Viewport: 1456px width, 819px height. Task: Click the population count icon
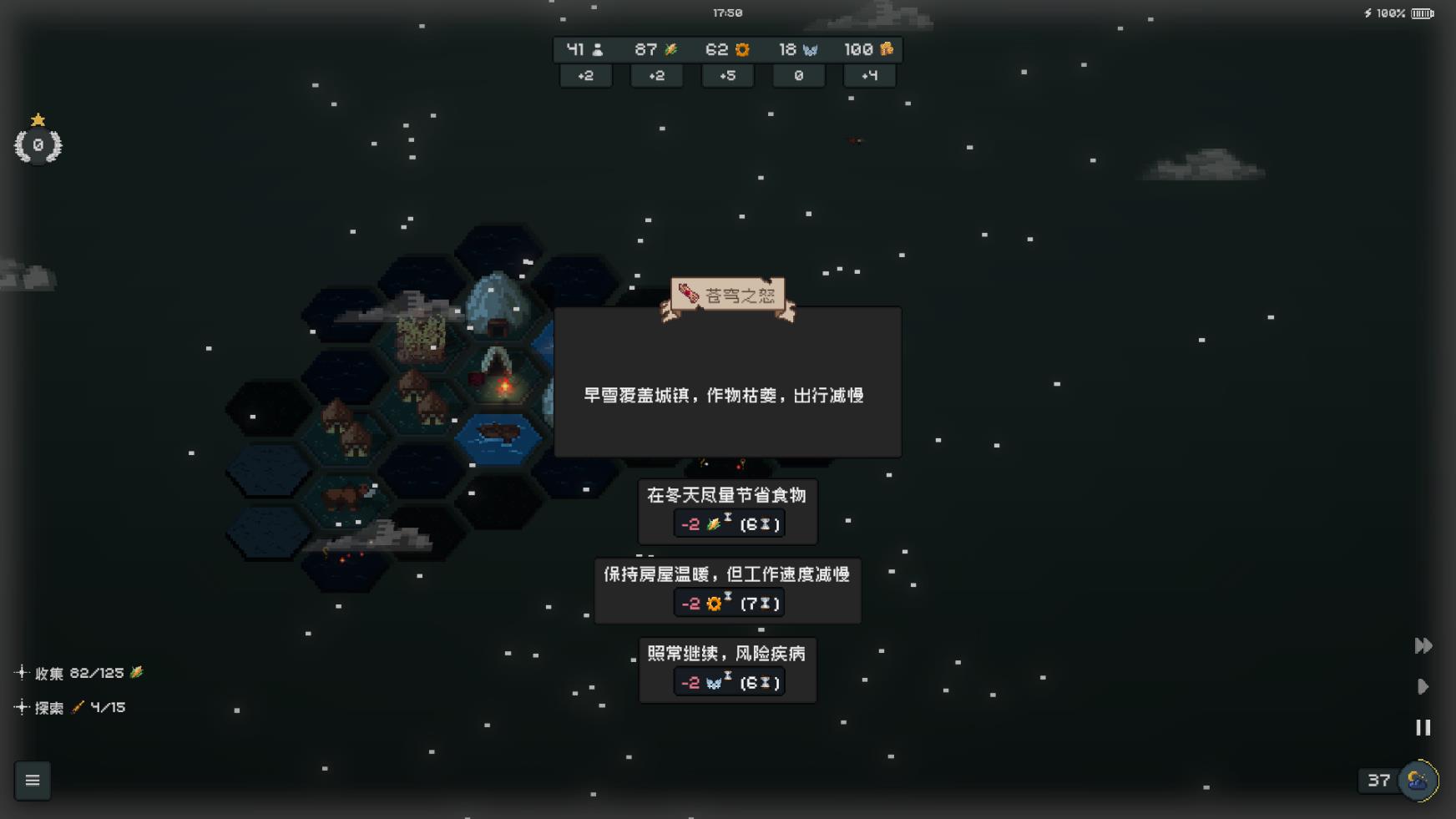coord(598,49)
